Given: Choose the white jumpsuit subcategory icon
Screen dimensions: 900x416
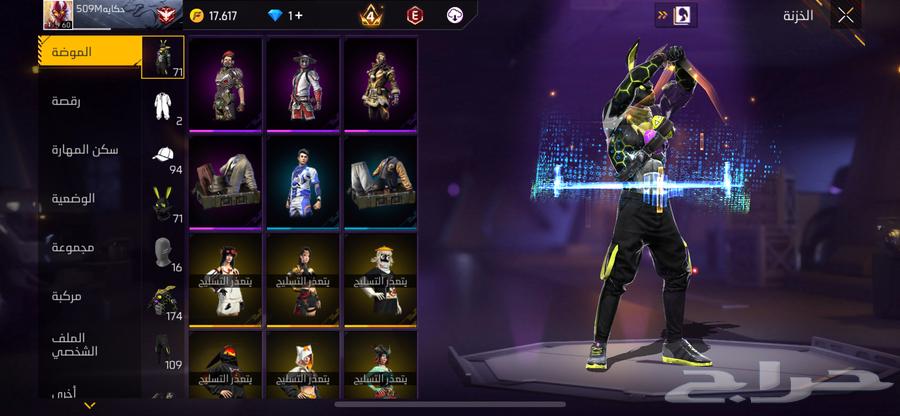Looking at the screenshot, I should coord(163,107).
